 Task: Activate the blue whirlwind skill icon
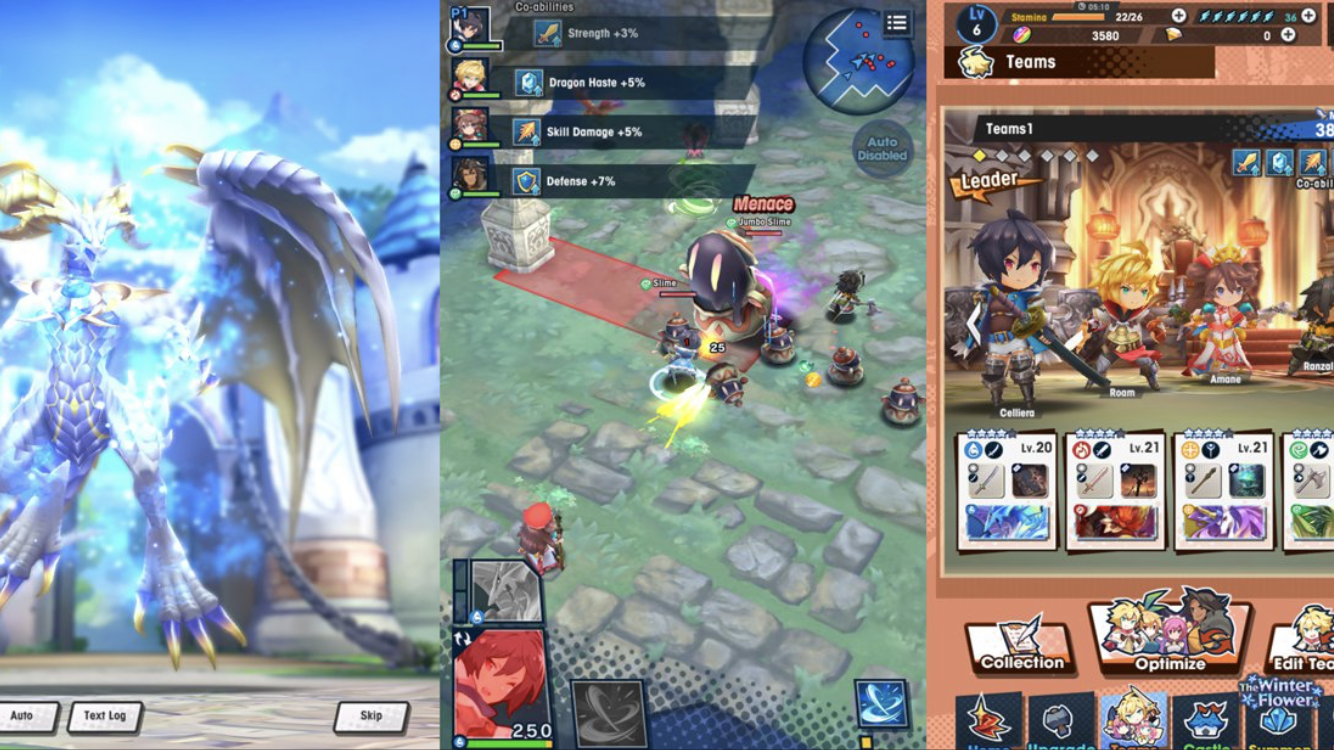[881, 703]
